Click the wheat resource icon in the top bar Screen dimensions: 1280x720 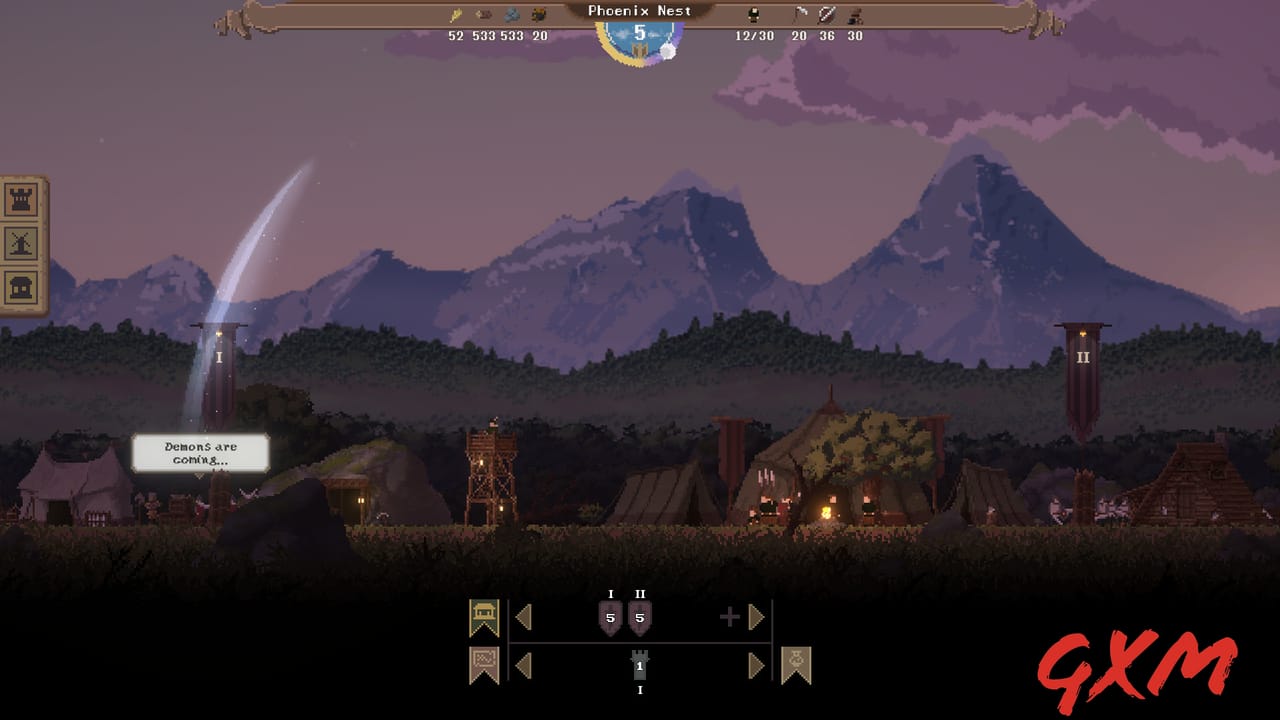click(x=457, y=13)
